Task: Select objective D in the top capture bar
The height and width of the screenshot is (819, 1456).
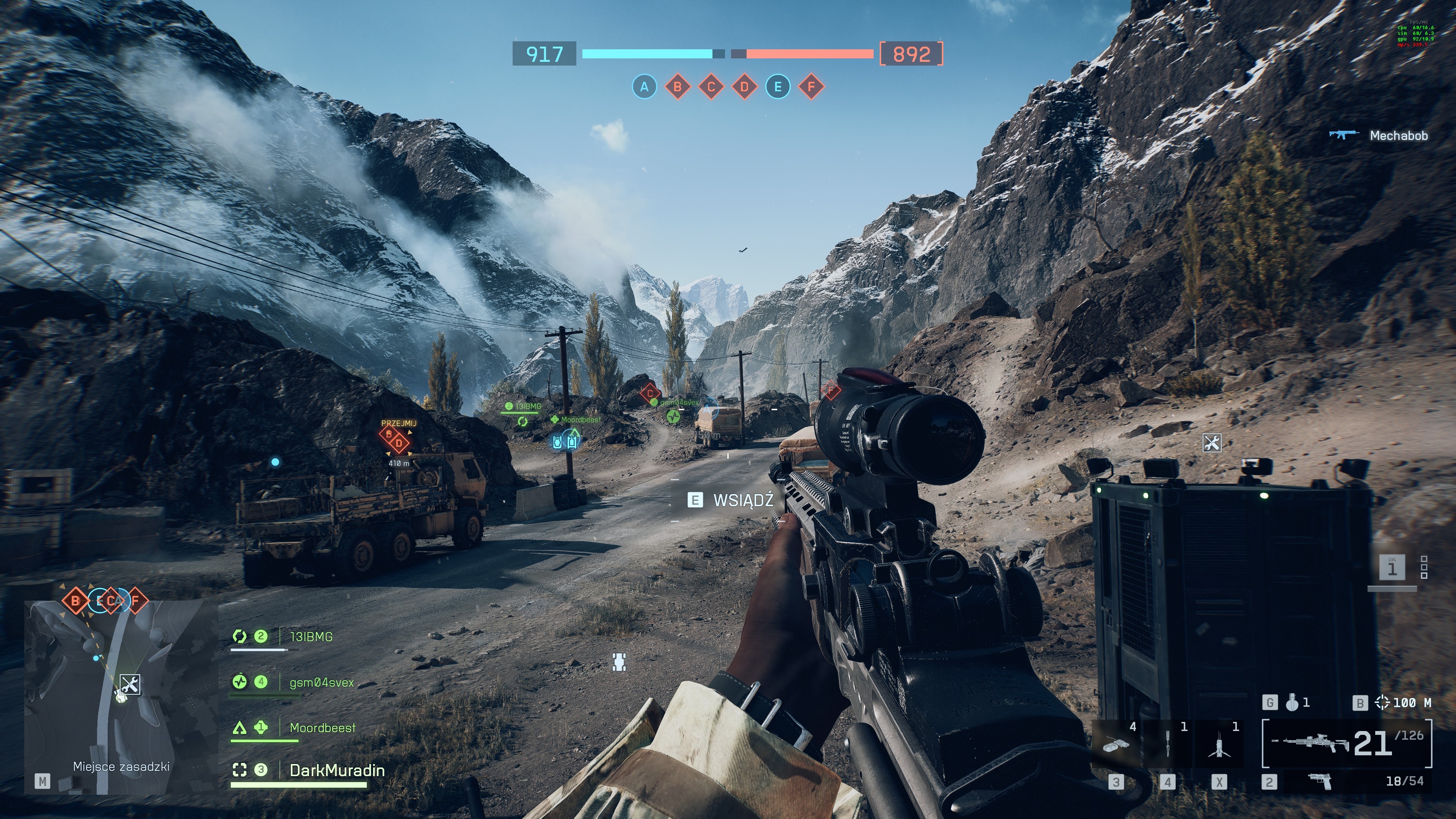Action: click(x=744, y=87)
